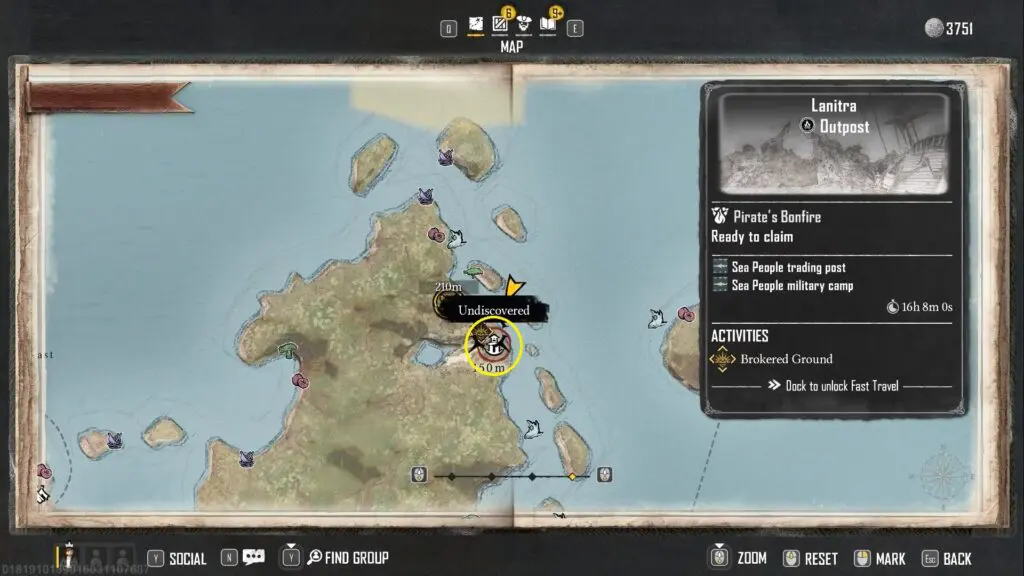Open the open-book journal tab
Screen dimensions: 1024x576
point(548,24)
